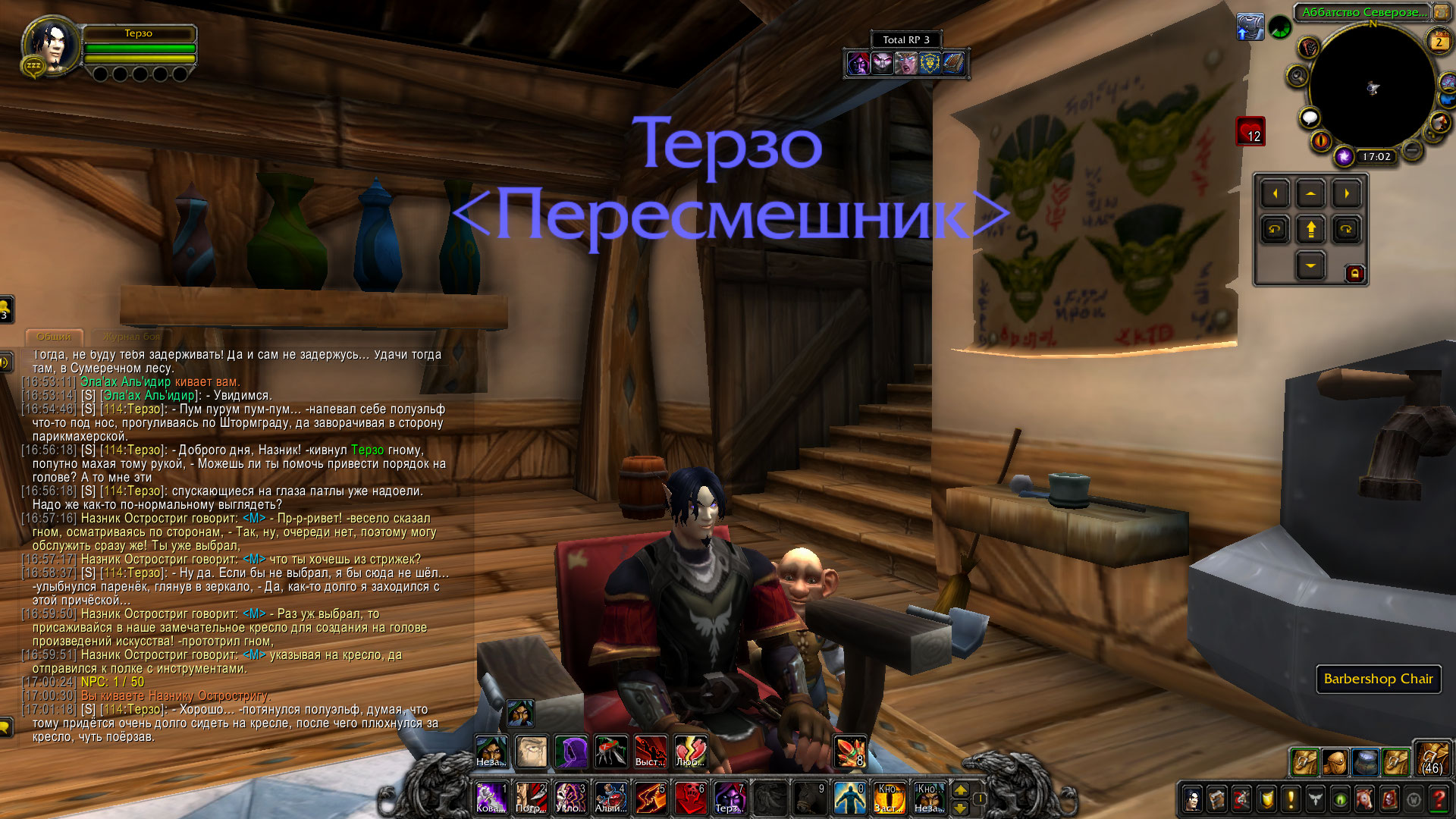Image resolution: width=1456 pixels, height=819 pixels.
Task: Click the Терзо player portrait
Action: point(53,45)
